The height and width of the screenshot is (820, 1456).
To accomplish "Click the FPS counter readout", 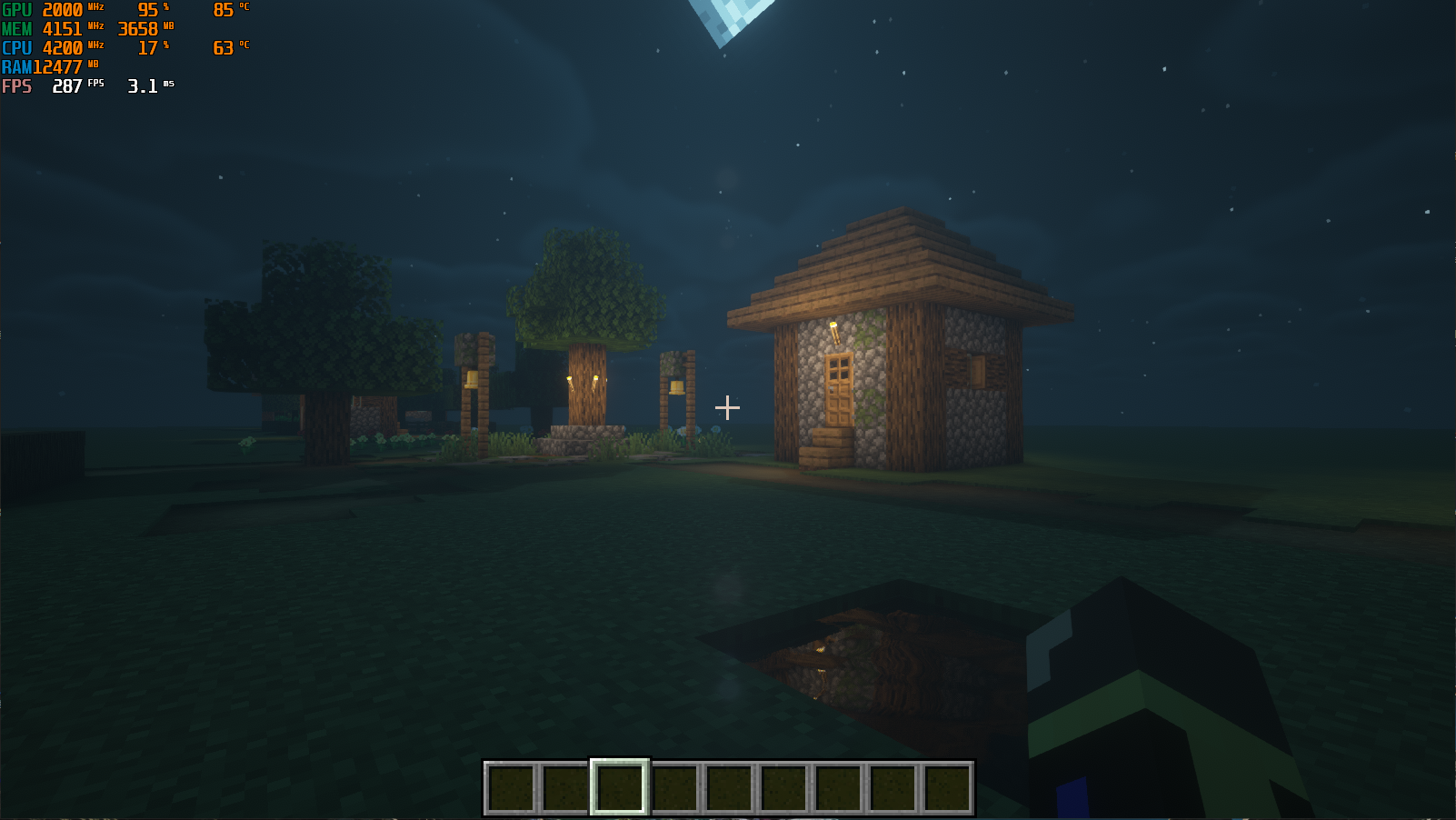I will click(x=68, y=86).
